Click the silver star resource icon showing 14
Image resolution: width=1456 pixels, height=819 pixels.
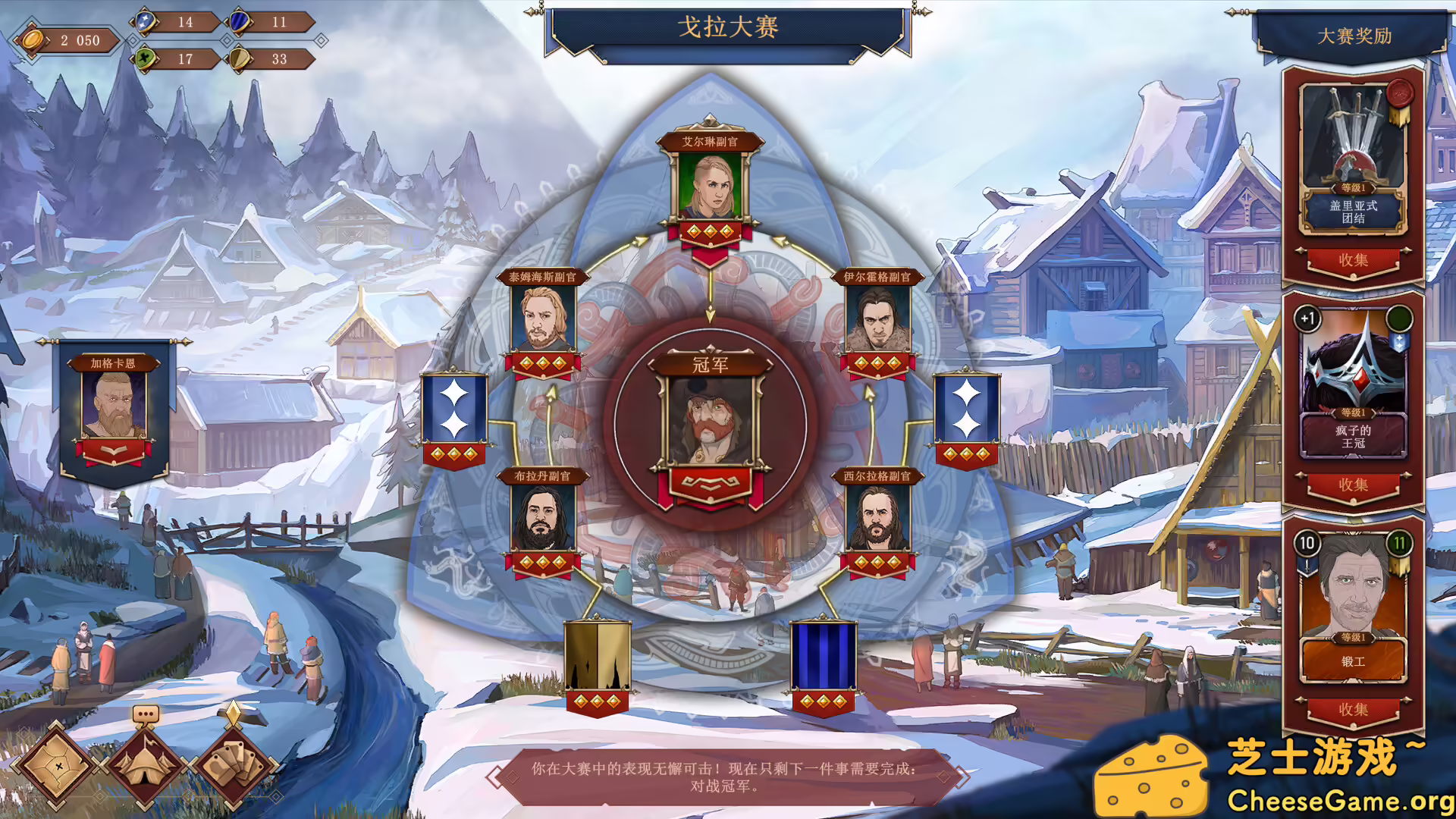[145, 22]
